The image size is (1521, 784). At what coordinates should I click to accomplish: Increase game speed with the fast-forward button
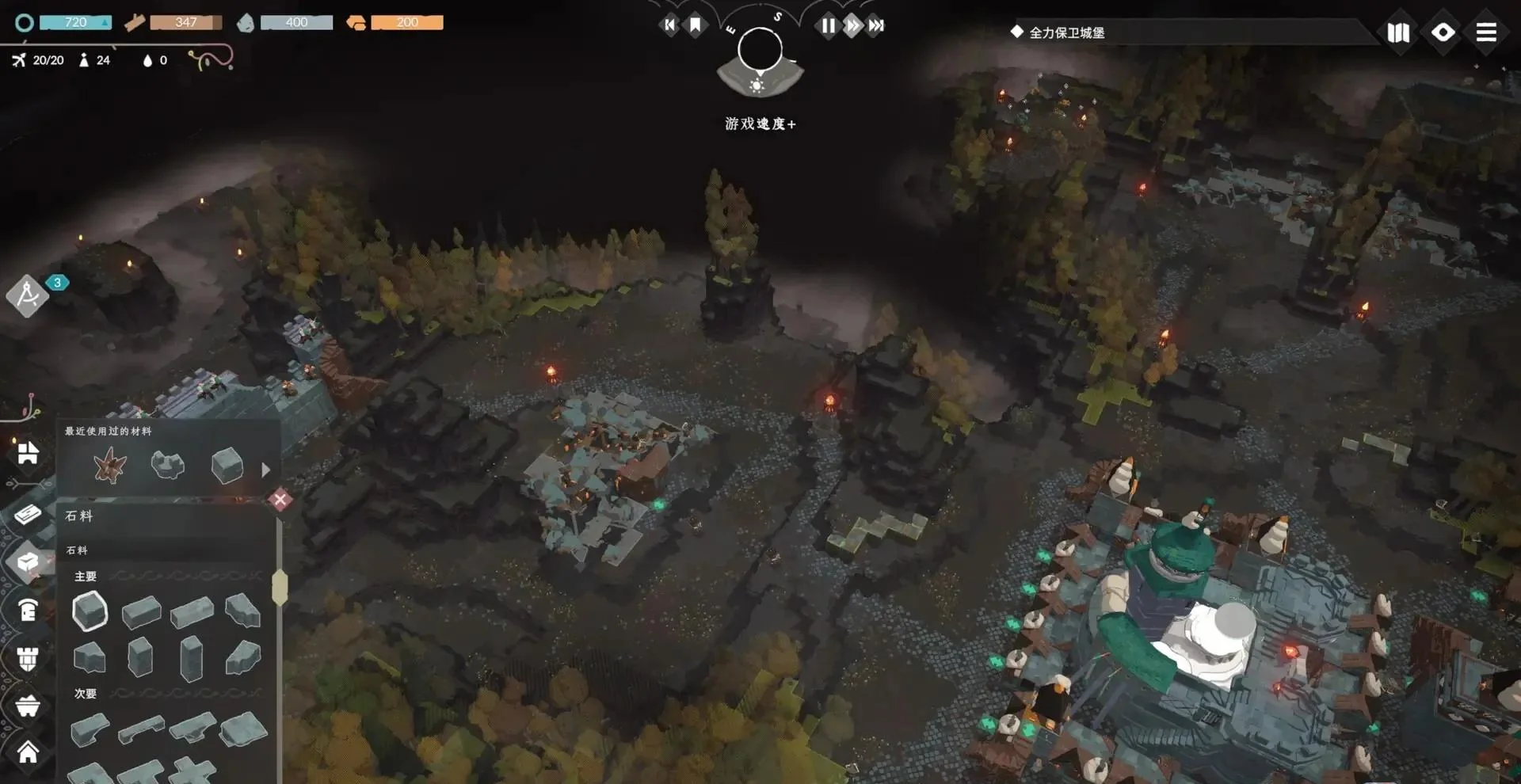(x=852, y=25)
